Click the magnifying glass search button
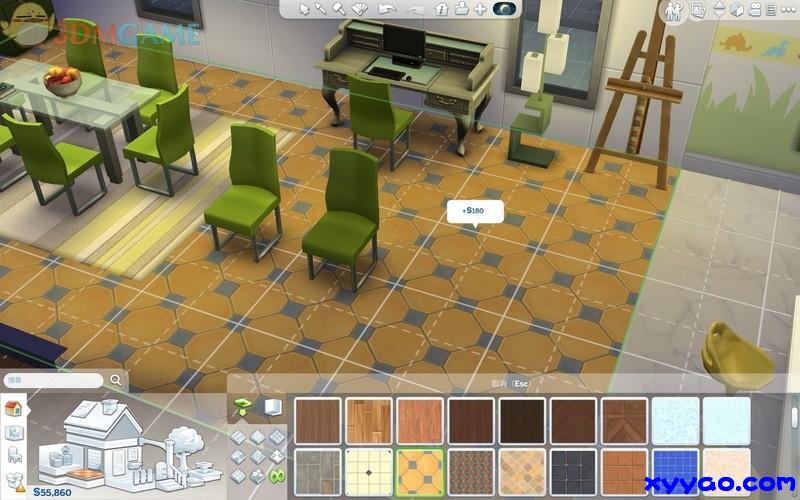The width and height of the screenshot is (800, 500). 117,381
